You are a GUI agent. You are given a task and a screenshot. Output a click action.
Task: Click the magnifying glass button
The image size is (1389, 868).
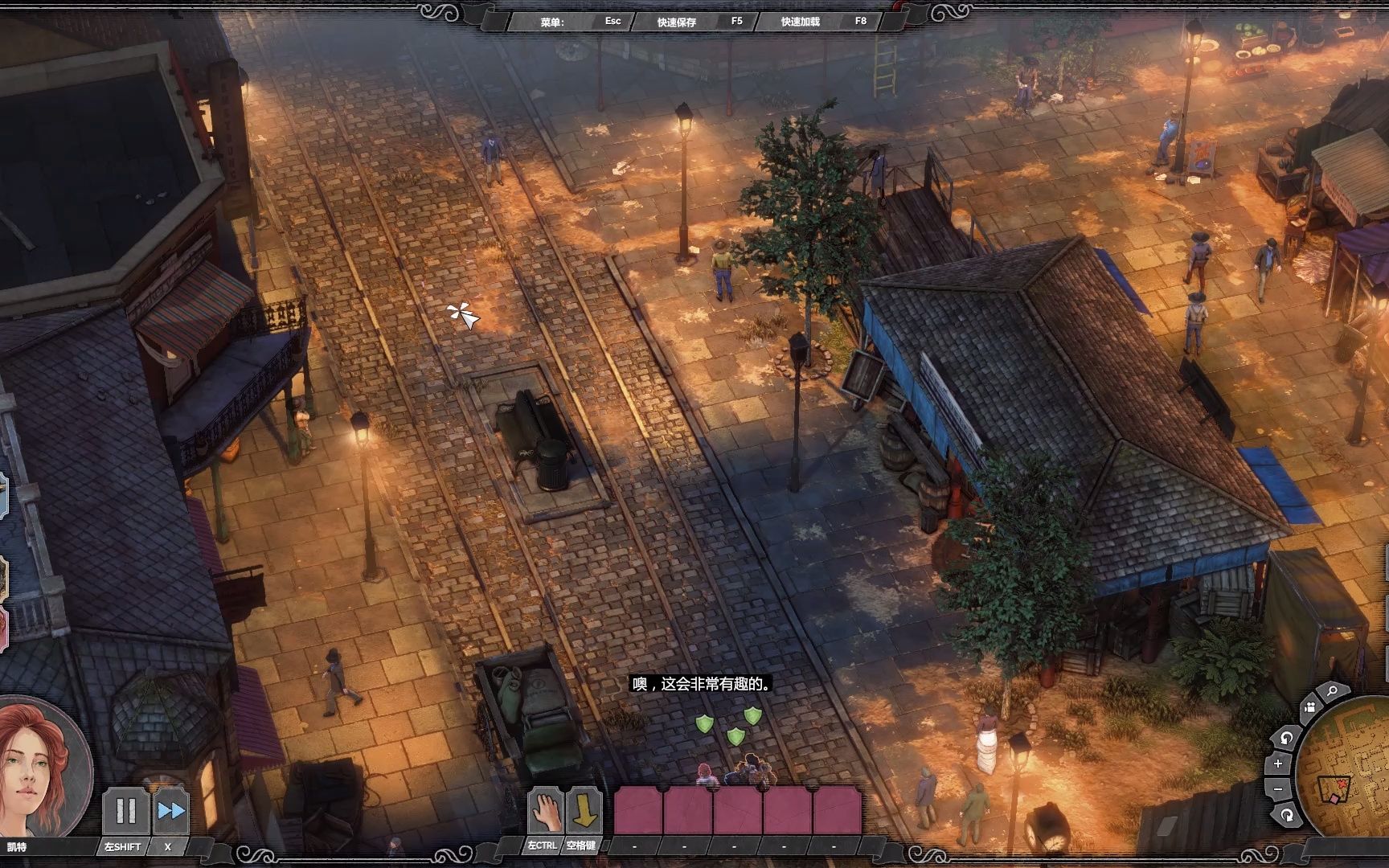[1332, 691]
